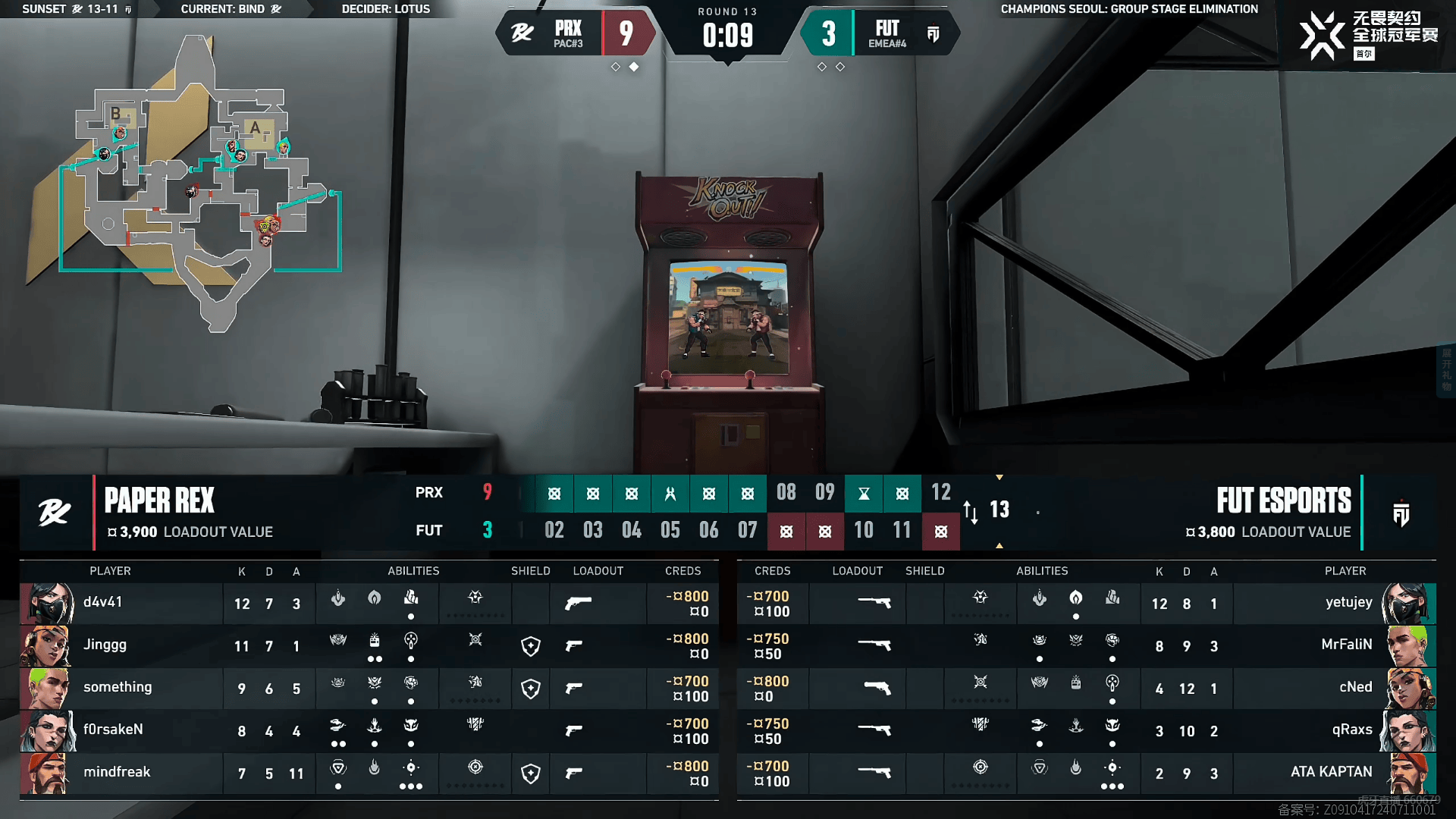Jump to current round 13 marker
The width and height of the screenshot is (1456, 819).
tap(999, 510)
